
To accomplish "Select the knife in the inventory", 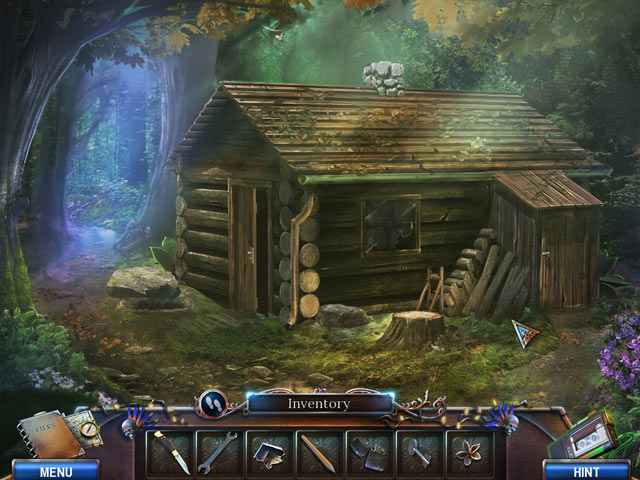I will click(171, 453).
